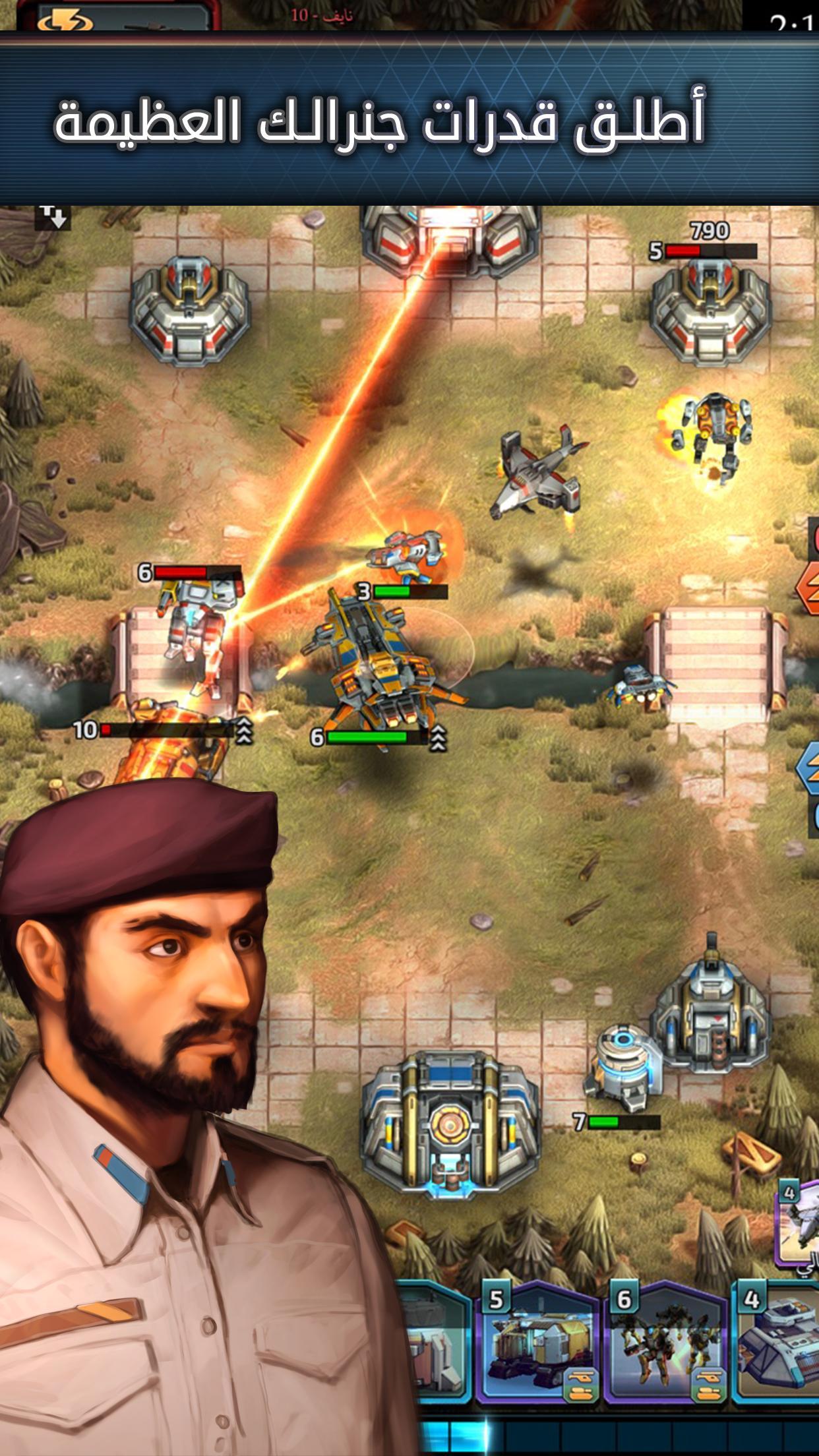Choose the cost-6 mech squad card
Image resolution: width=819 pixels, height=1456 pixels.
[665, 1345]
